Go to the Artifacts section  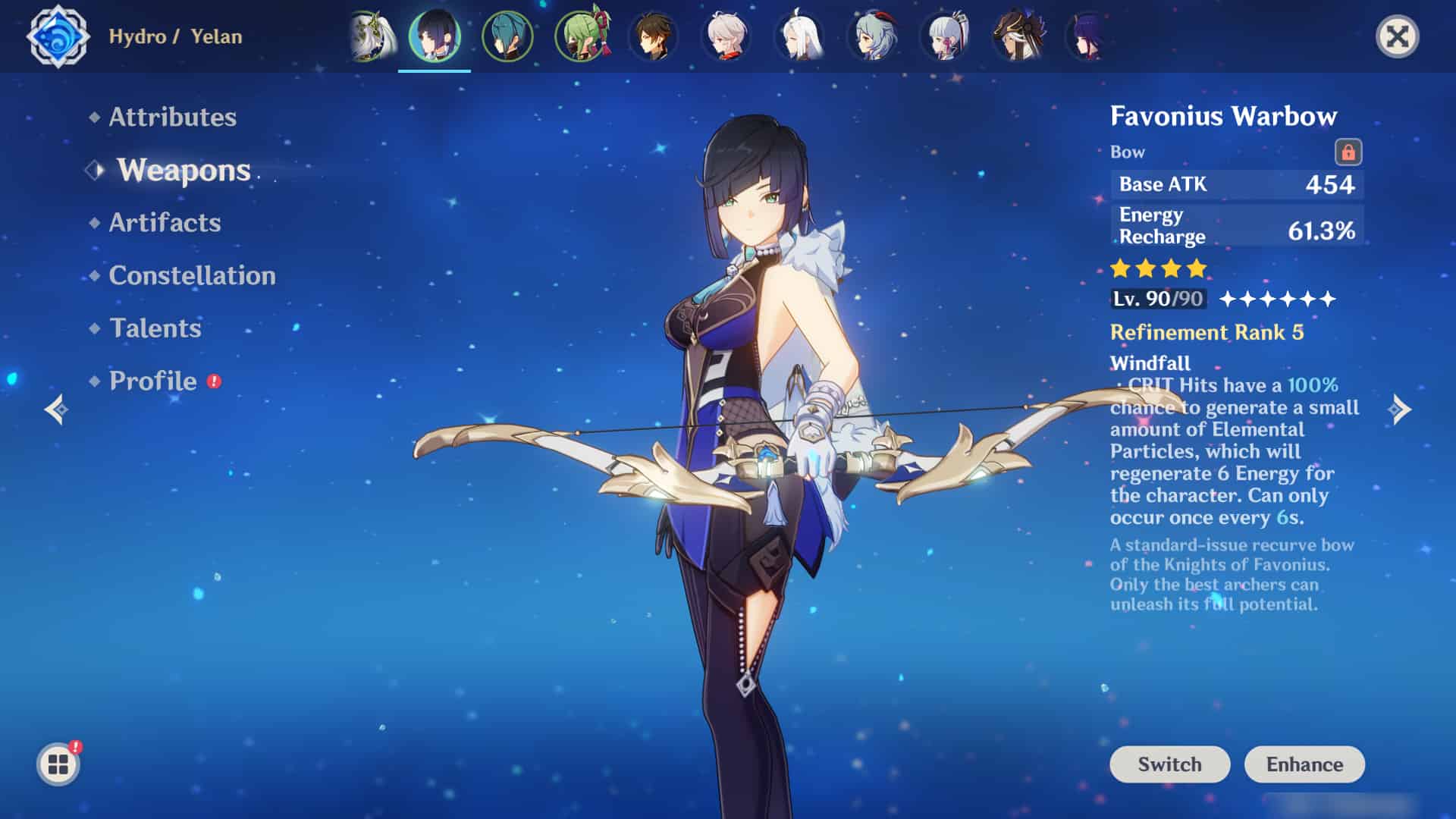(165, 222)
